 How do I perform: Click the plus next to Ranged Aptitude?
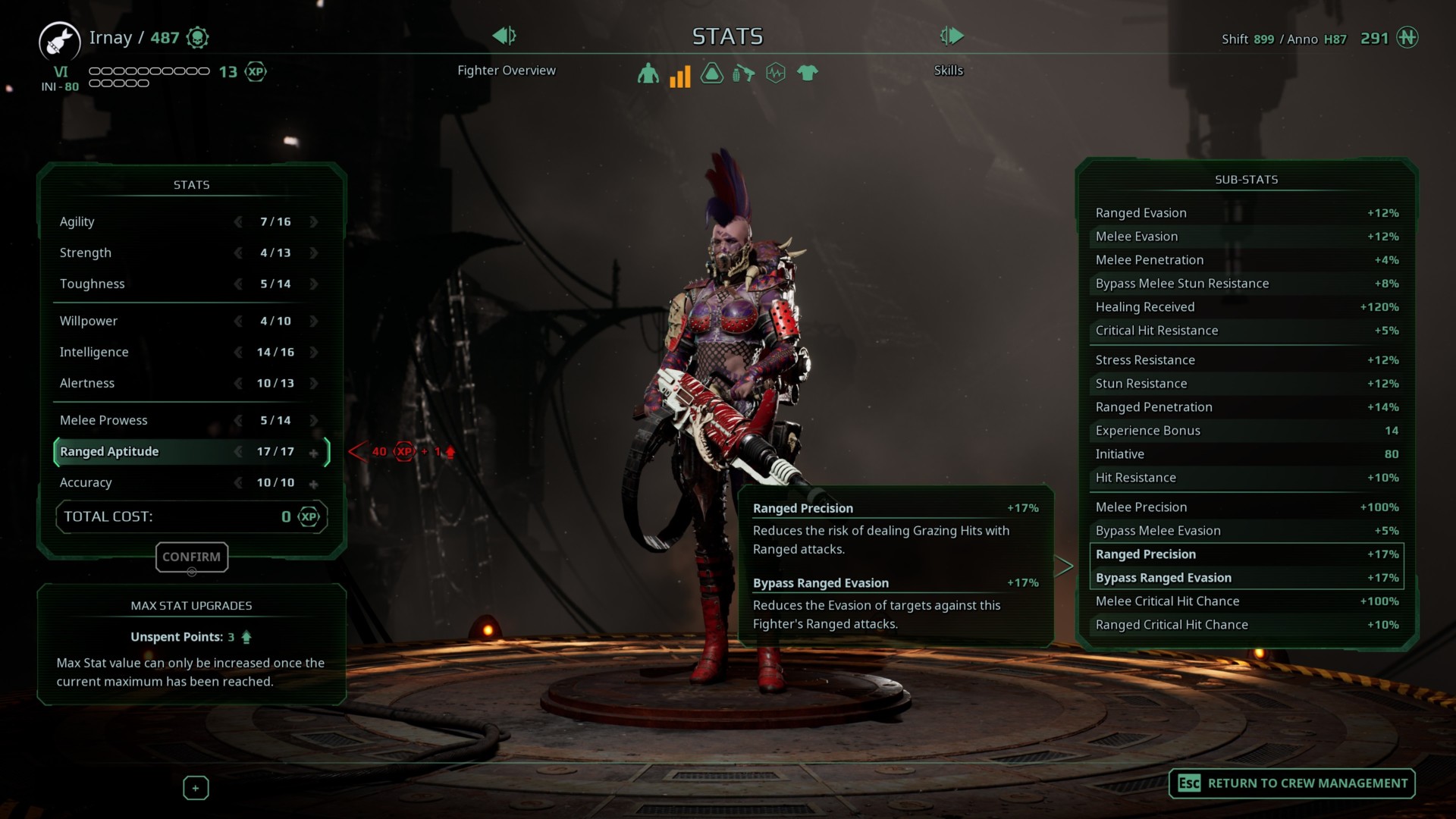[x=313, y=453]
